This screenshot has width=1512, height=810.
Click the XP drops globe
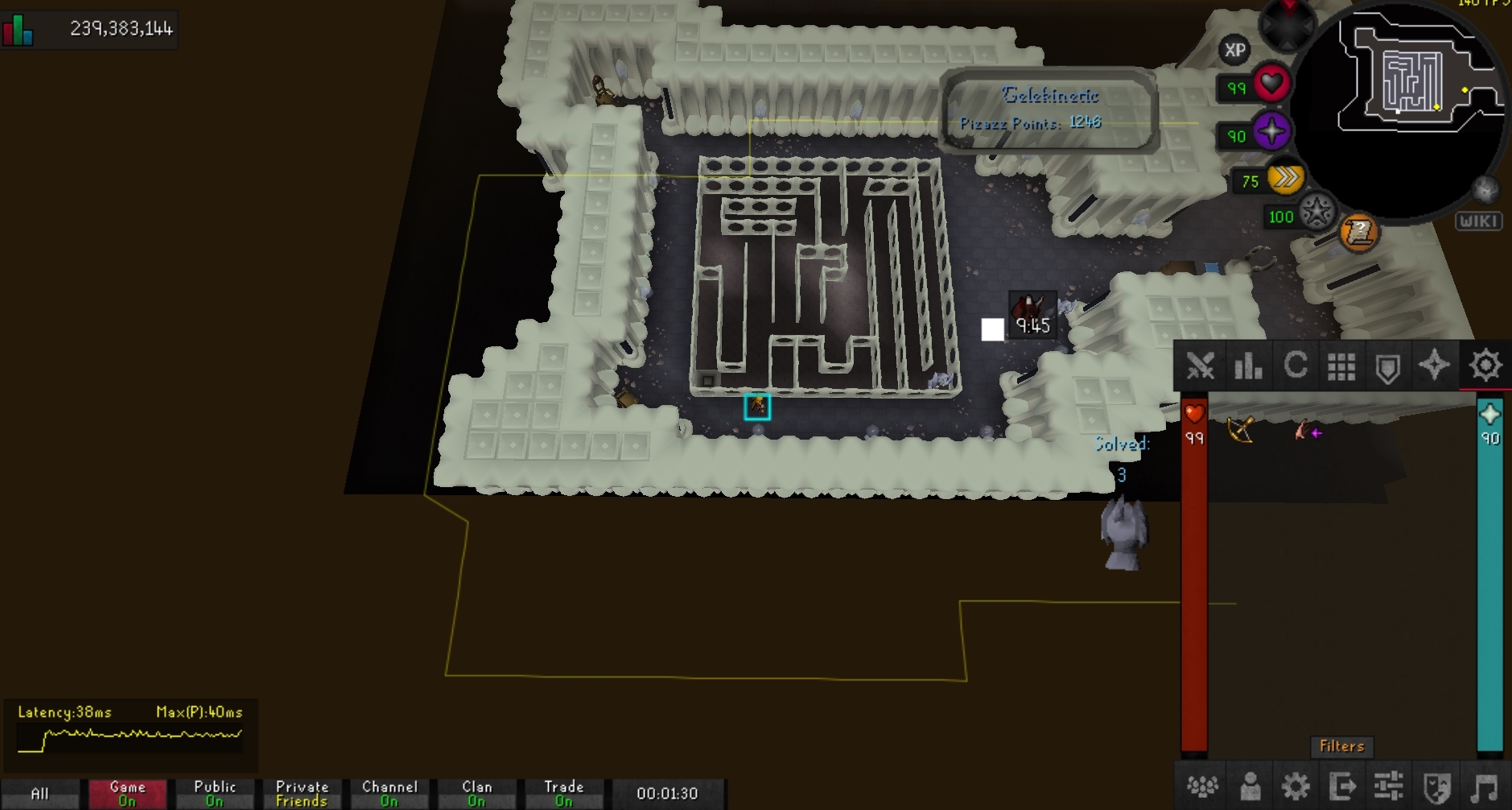point(1234,51)
